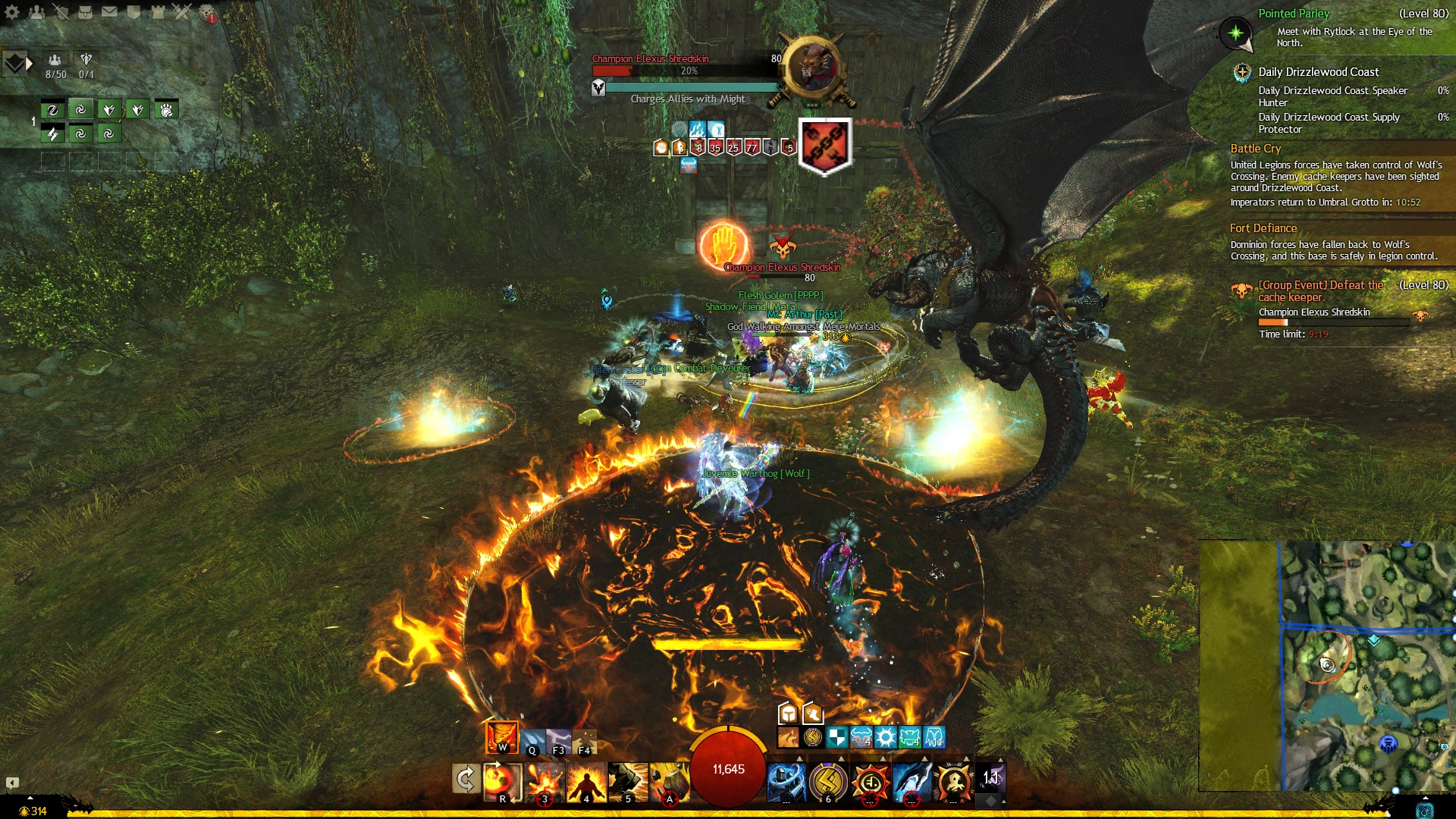The height and width of the screenshot is (819, 1456).
Task: Activate the armored knight healing skill
Action: [786, 781]
